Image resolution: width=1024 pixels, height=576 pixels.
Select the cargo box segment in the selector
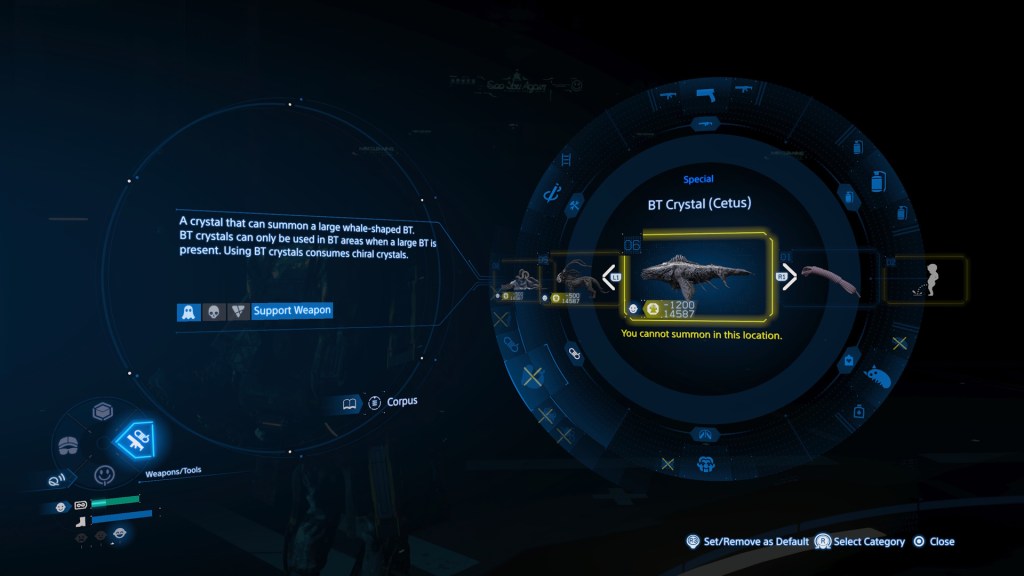[x=101, y=412]
